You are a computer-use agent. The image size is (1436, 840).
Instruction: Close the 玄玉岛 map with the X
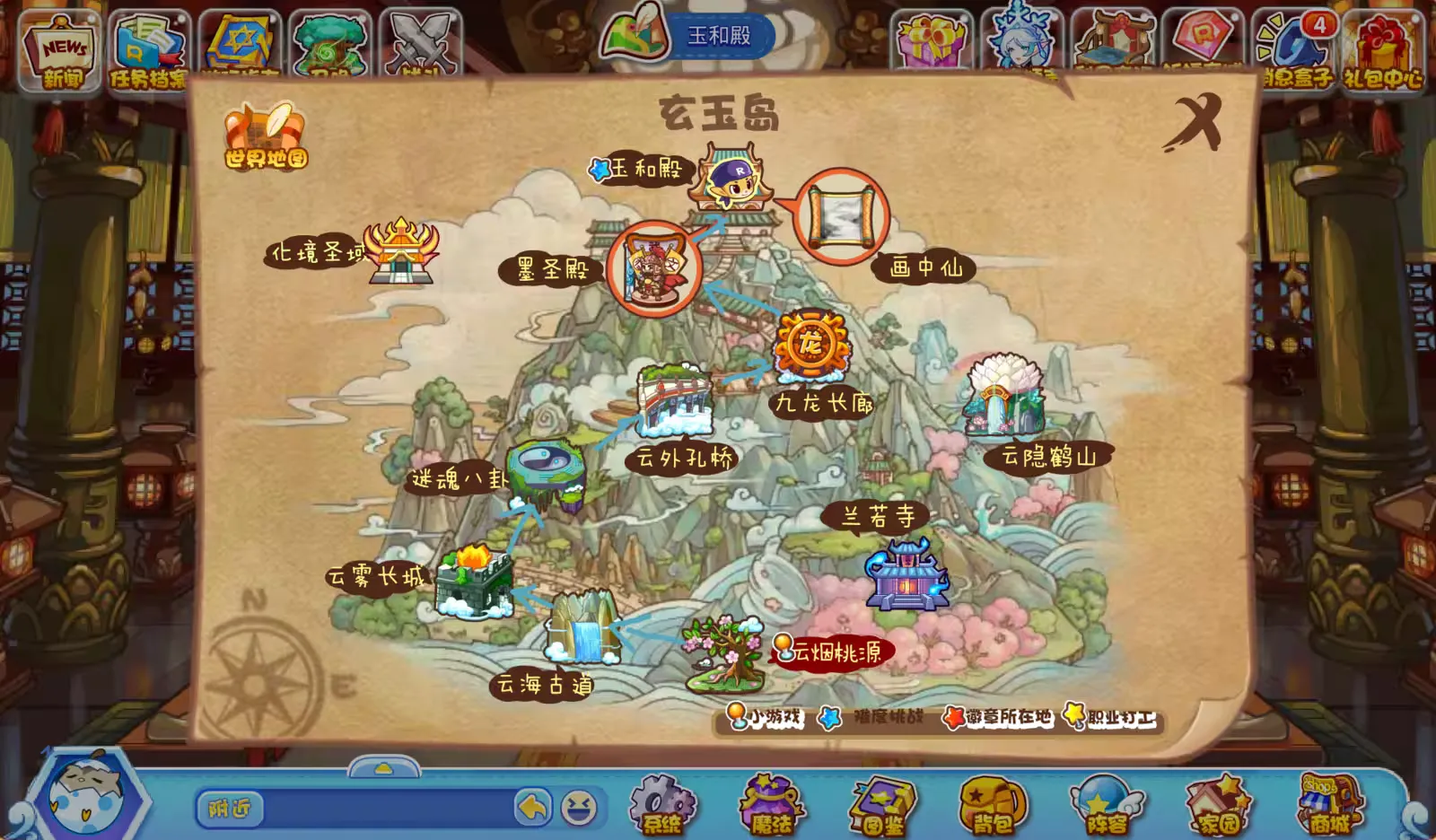(1196, 121)
